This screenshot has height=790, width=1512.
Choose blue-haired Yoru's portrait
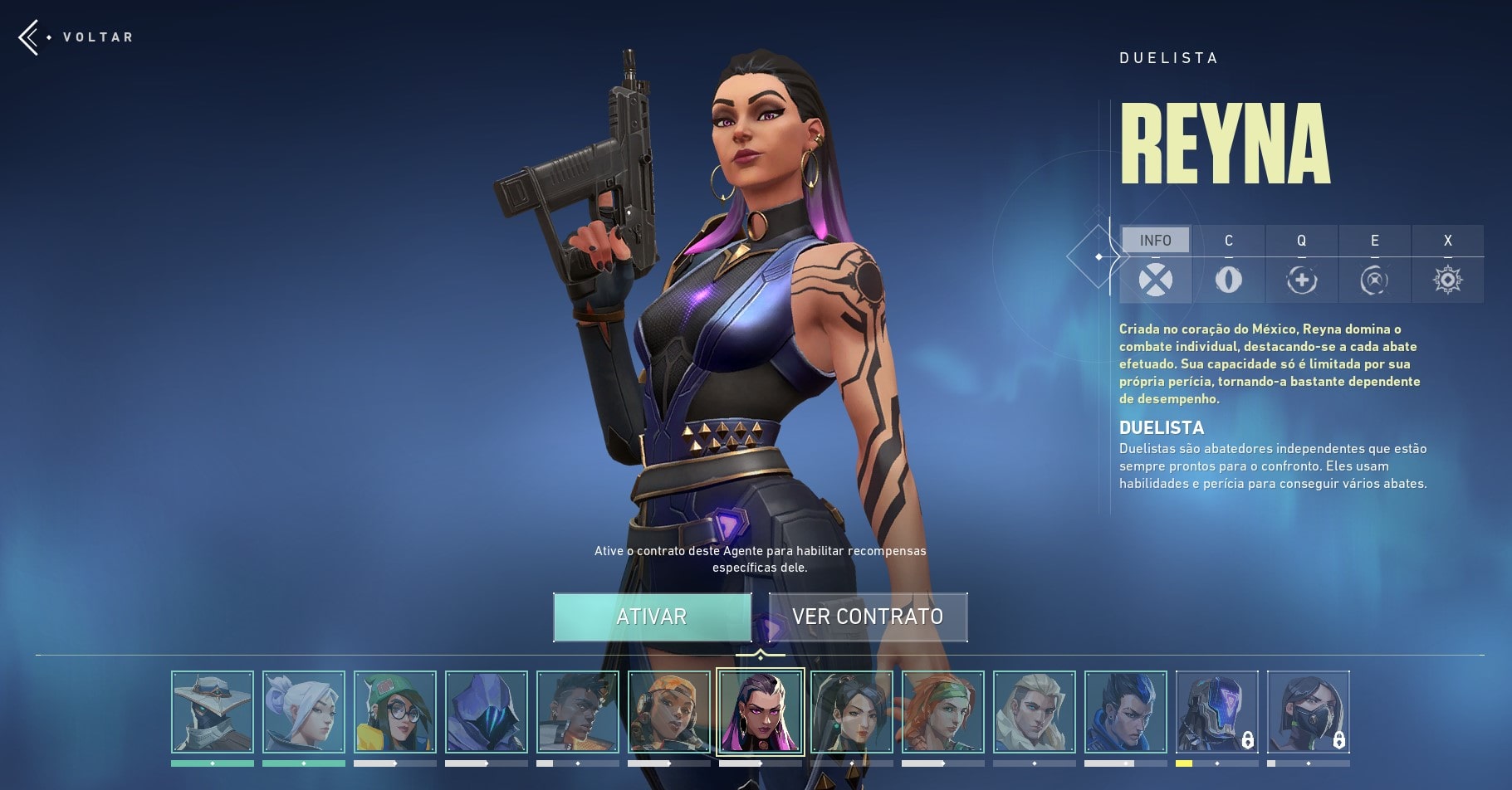tap(1126, 712)
